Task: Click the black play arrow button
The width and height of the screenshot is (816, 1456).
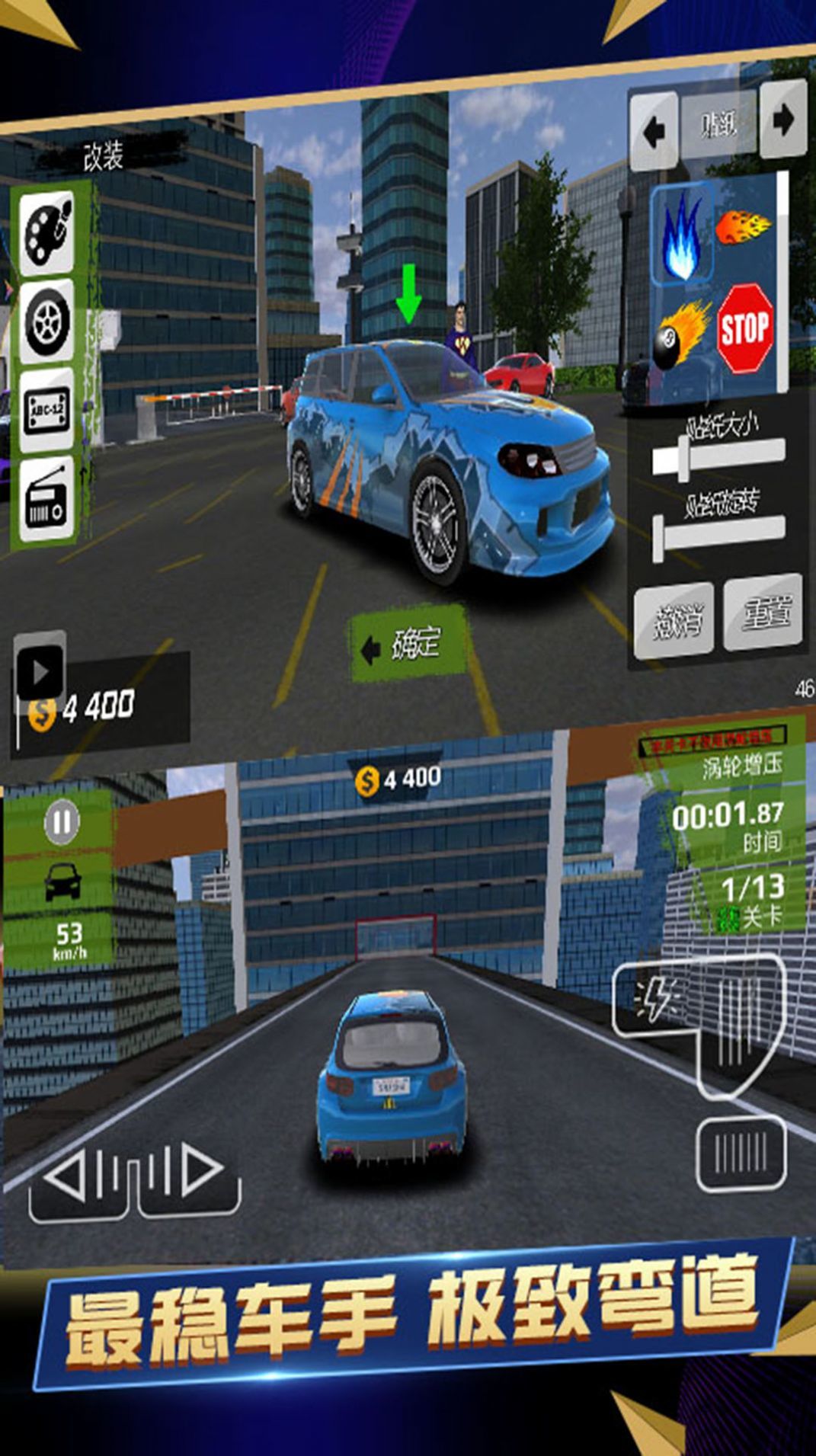Action: (40, 671)
